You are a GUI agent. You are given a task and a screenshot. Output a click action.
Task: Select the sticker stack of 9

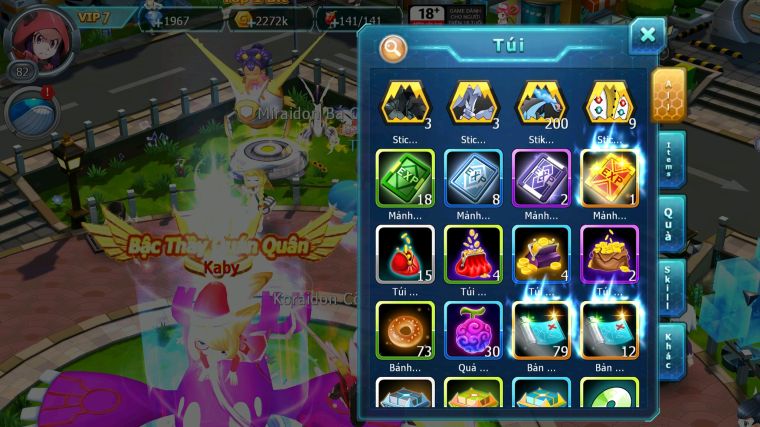tap(610, 103)
